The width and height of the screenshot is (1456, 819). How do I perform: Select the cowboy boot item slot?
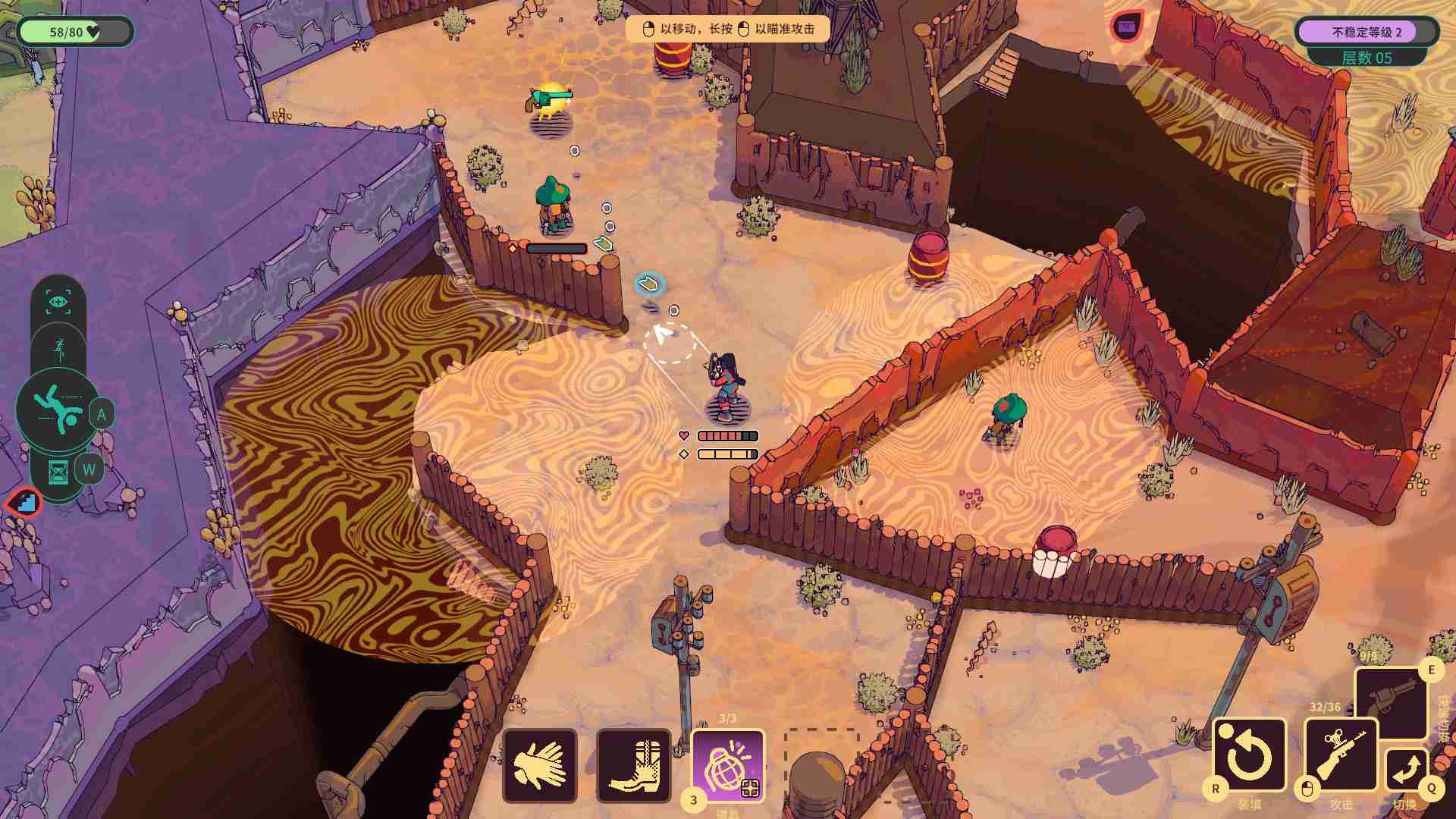pyautogui.click(x=634, y=765)
